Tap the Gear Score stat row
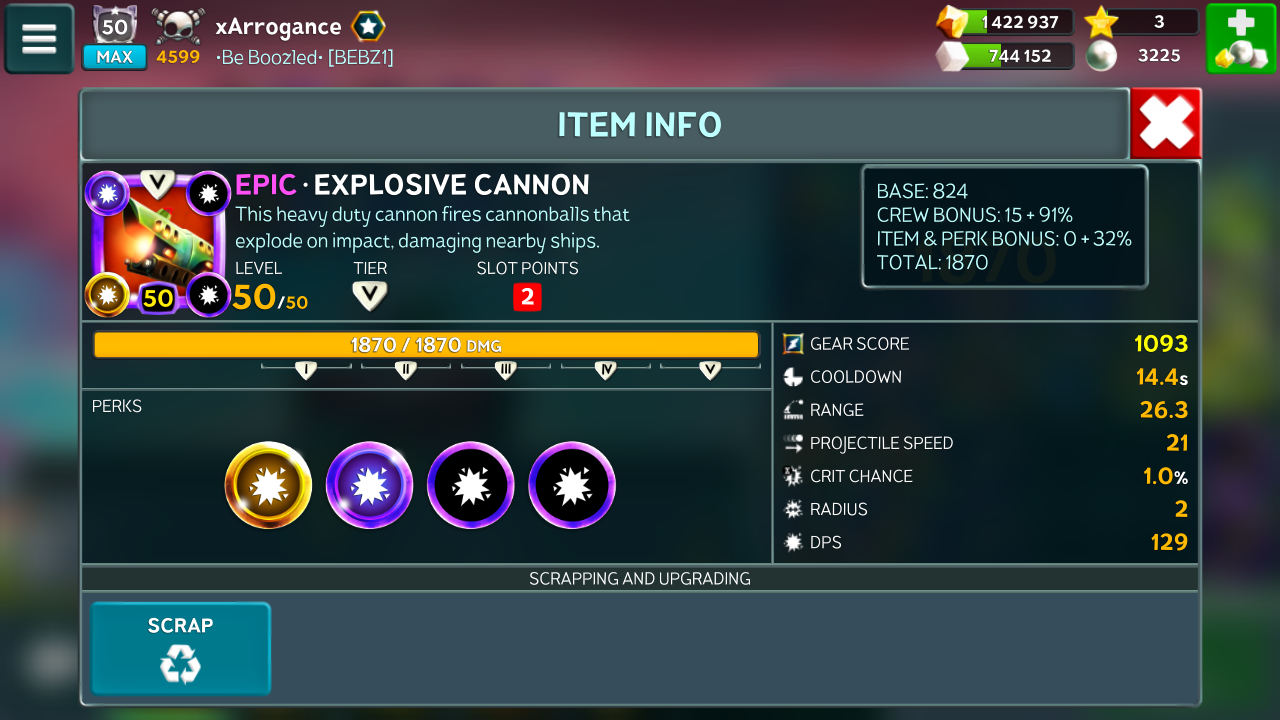This screenshot has height=720, width=1280. click(985, 344)
